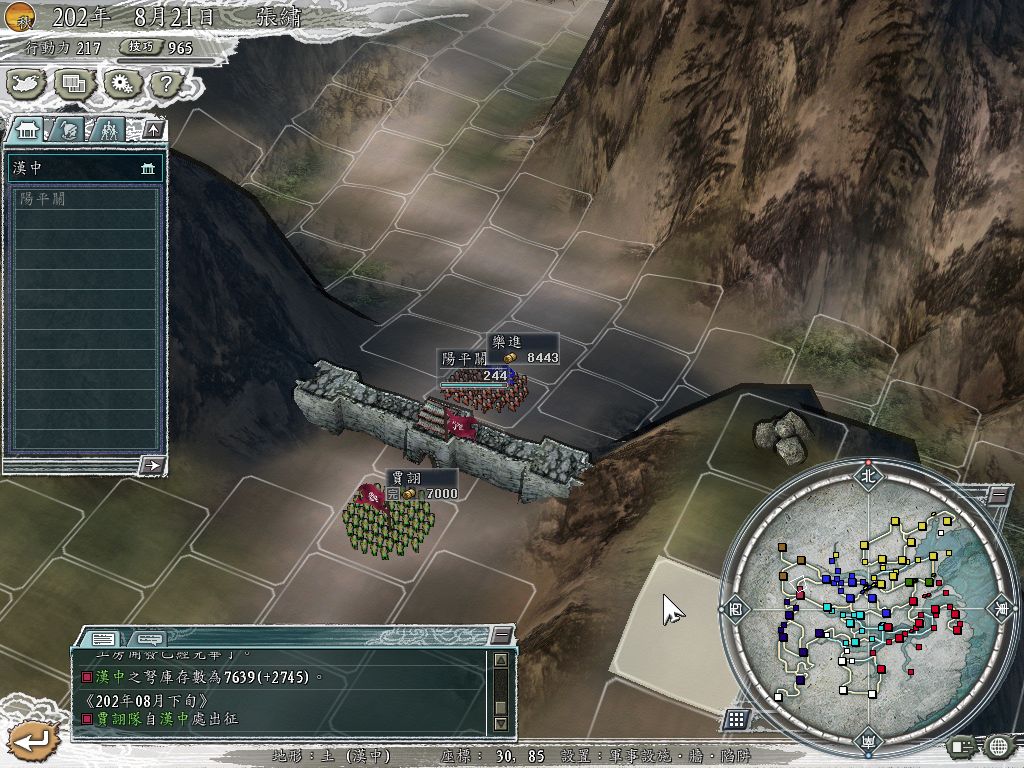This screenshot has height=768, width=1024.
Task: Open the gear settings menu
Action: pos(119,83)
